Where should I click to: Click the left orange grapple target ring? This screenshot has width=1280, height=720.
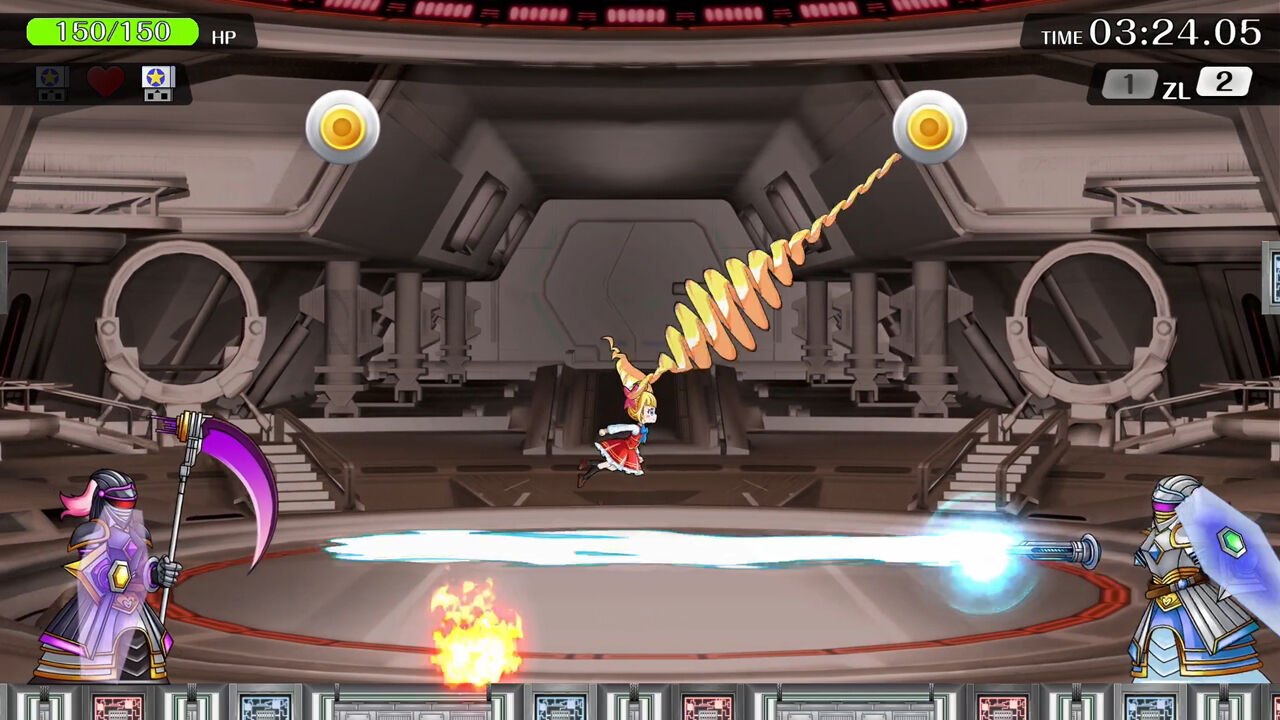click(x=342, y=128)
